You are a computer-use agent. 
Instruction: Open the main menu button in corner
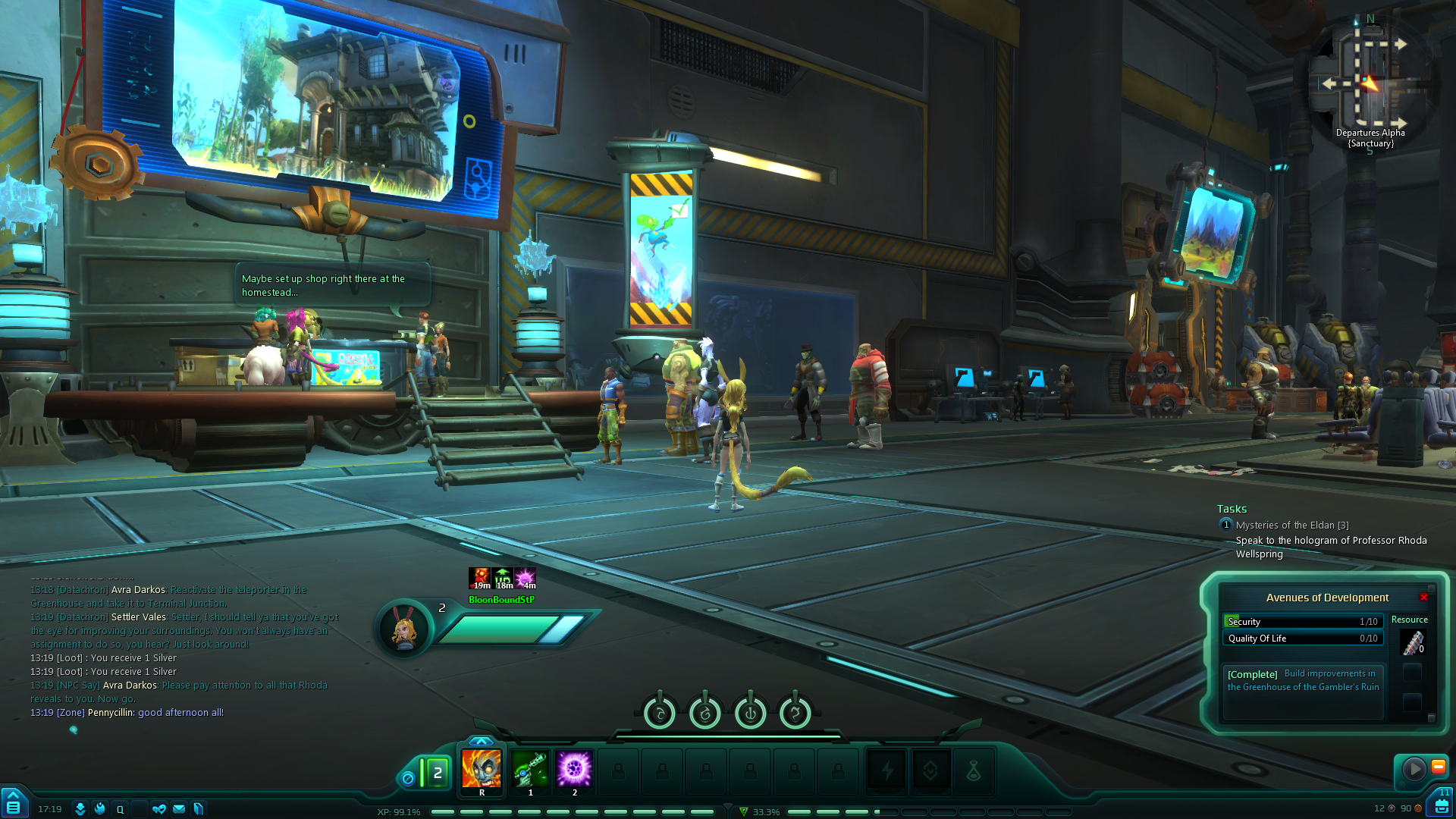[x=13, y=805]
